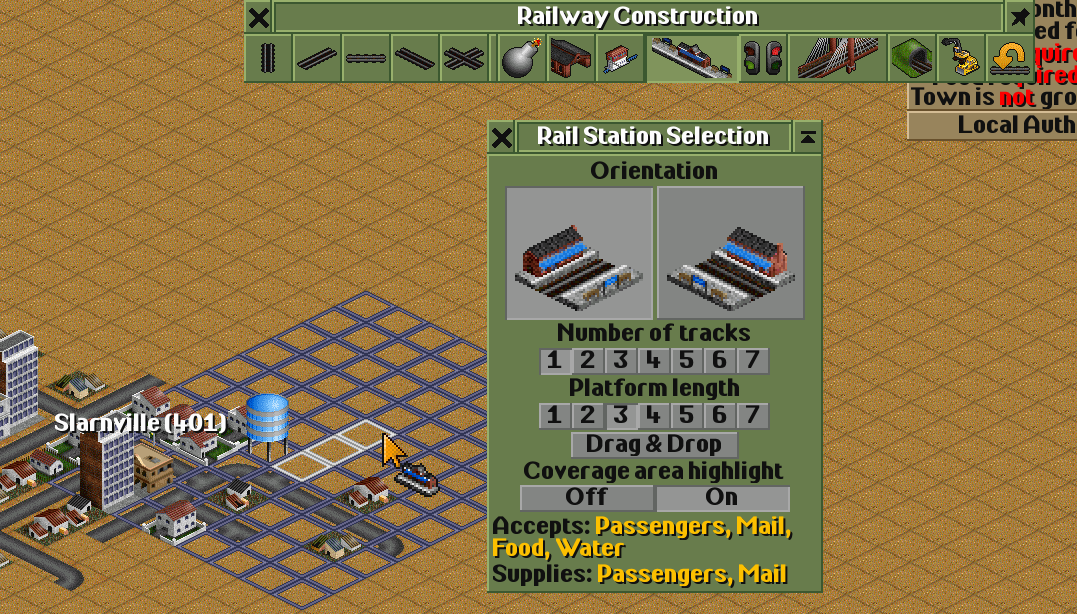Viewport: 1077px width, 614px height.
Task: Activate the convert rail type tool
Action: pos(1009,59)
